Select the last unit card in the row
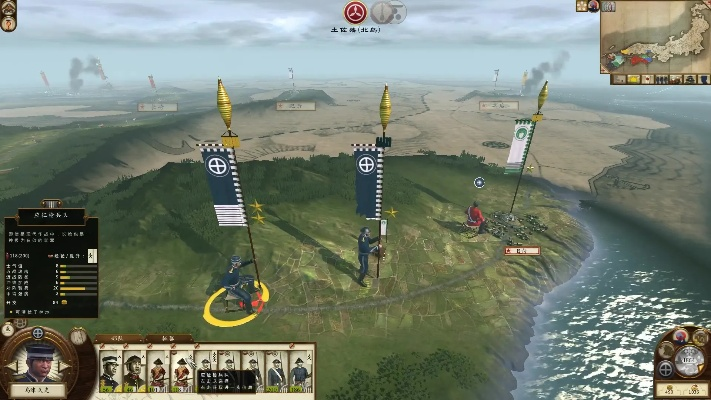Viewport: 711px width, 400px height. click(x=301, y=372)
